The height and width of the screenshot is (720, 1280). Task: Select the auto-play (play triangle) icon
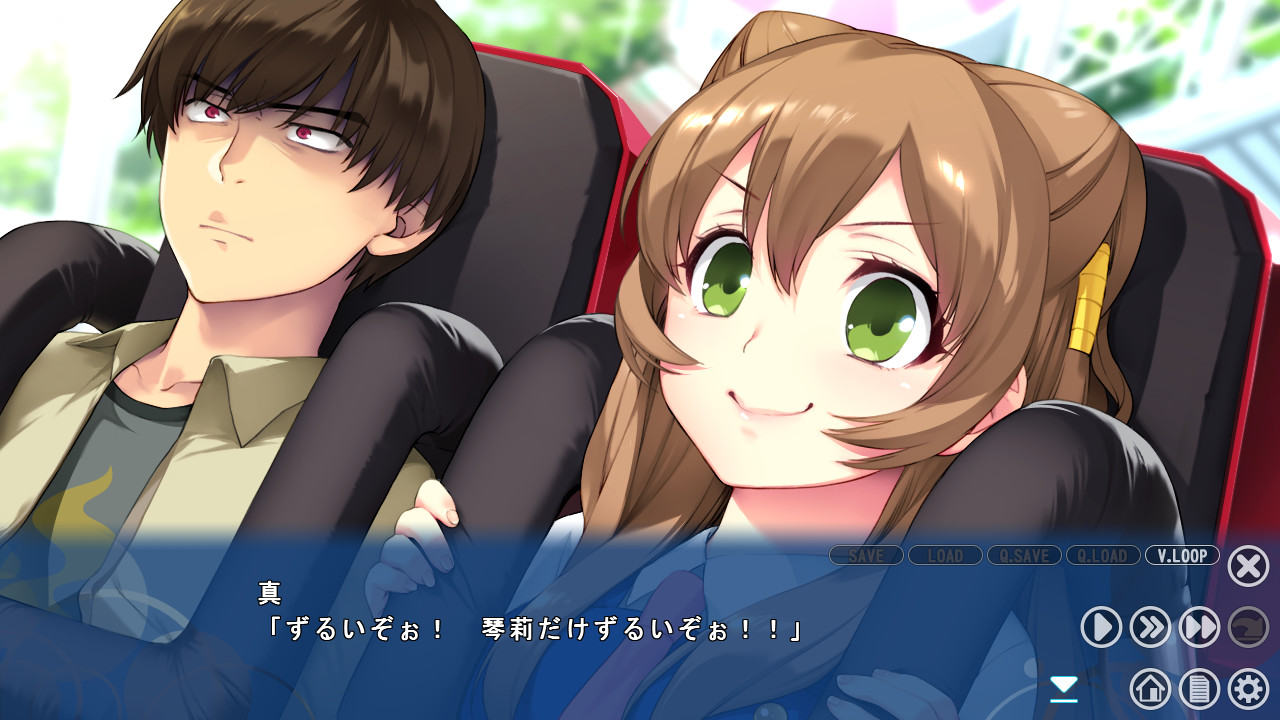tap(1100, 625)
